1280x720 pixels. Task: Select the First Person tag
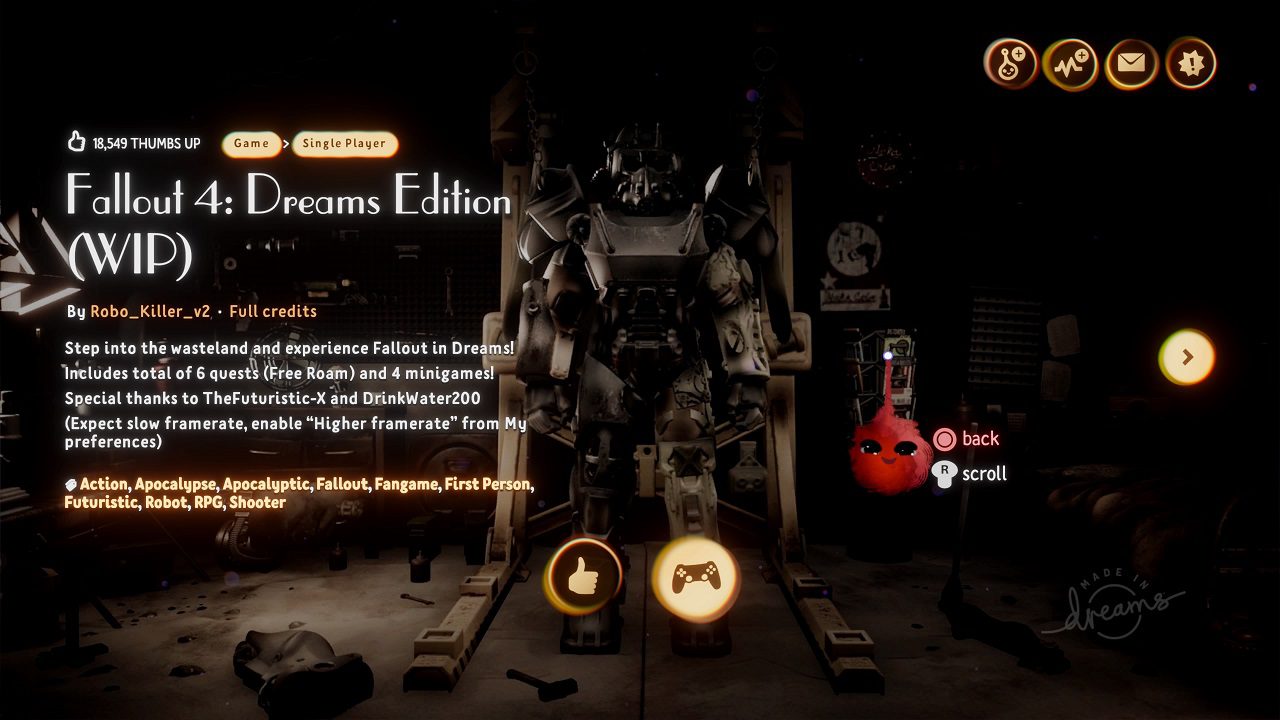pyautogui.click(x=488, y=484)
